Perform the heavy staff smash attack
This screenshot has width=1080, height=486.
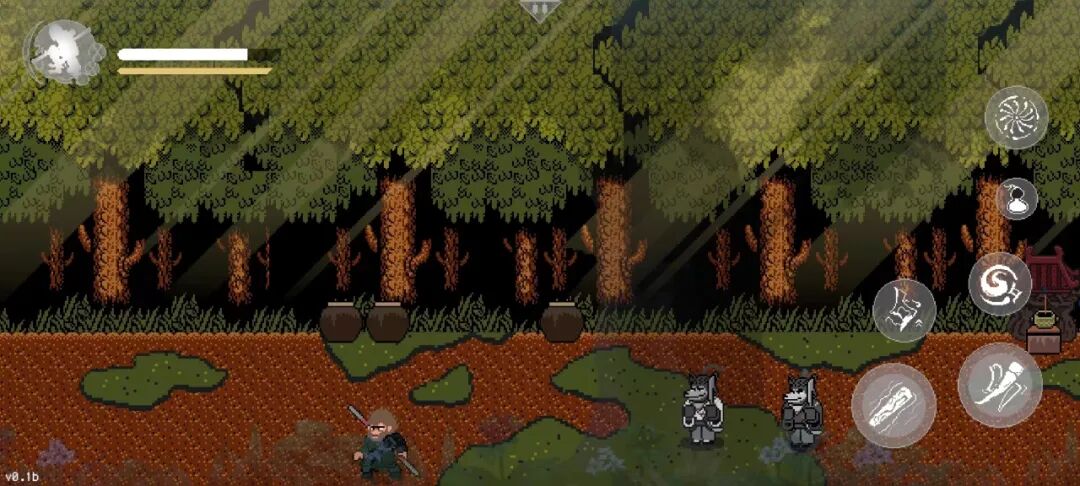pos(999,384)
